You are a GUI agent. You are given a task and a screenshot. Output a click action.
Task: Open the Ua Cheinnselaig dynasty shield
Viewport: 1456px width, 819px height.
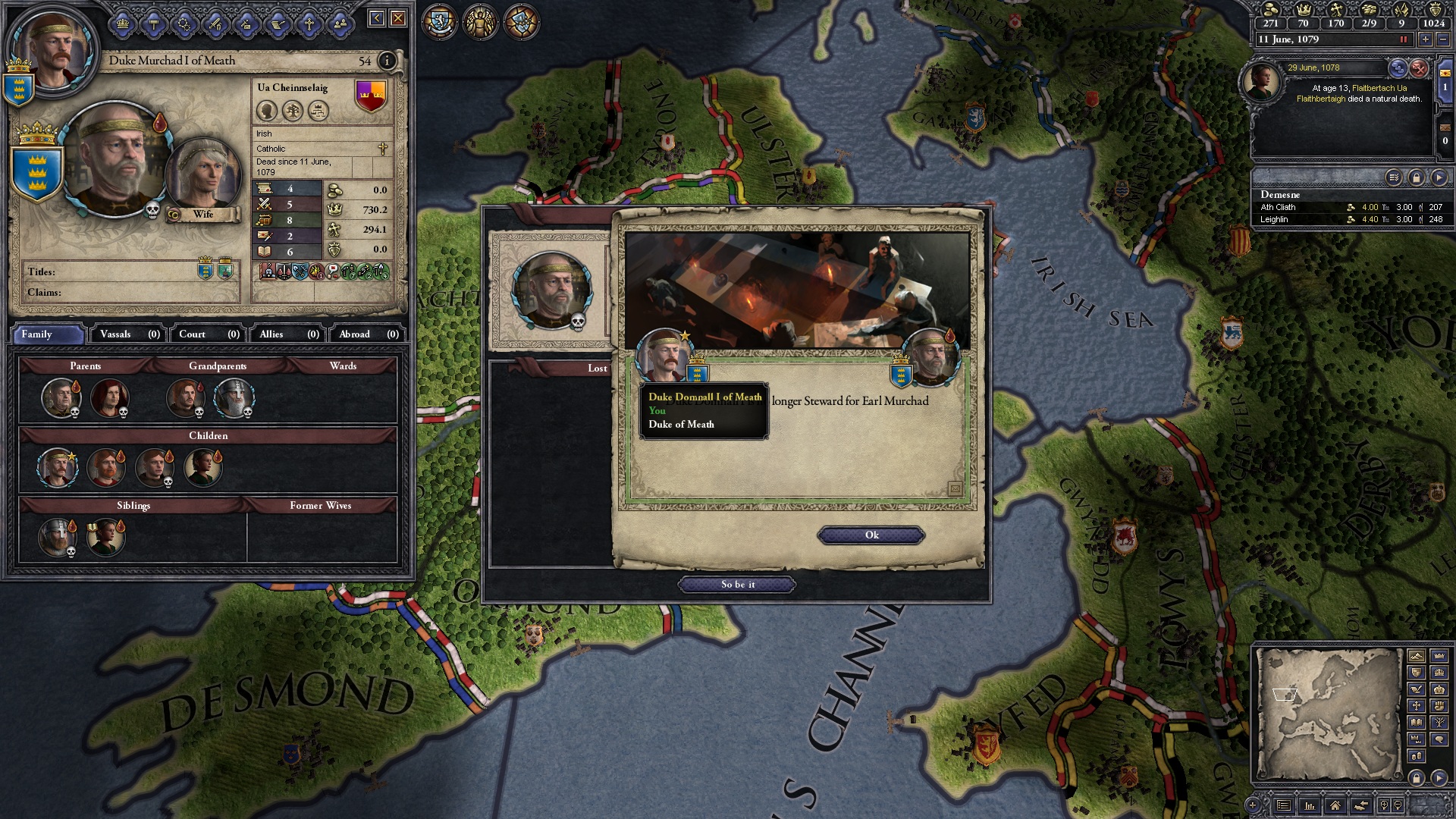point(371,96)
